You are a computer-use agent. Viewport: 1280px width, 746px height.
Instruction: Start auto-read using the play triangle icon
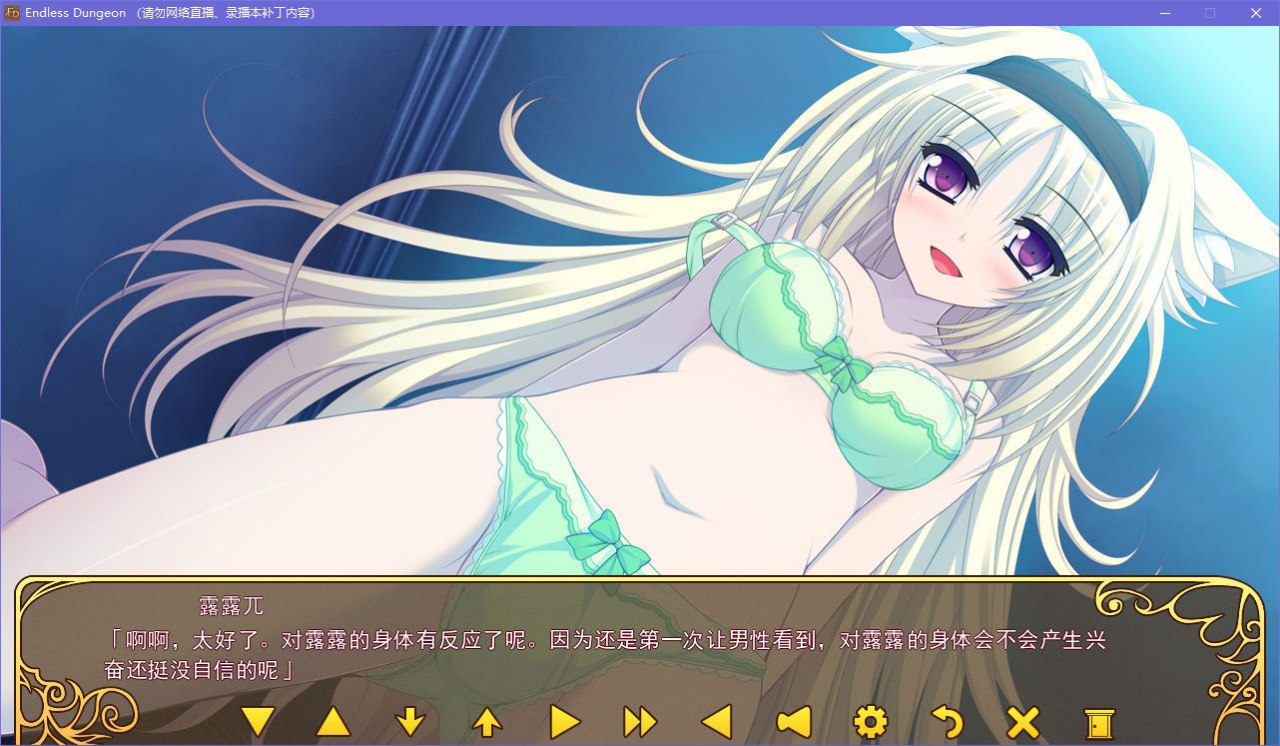pos(564,722)
